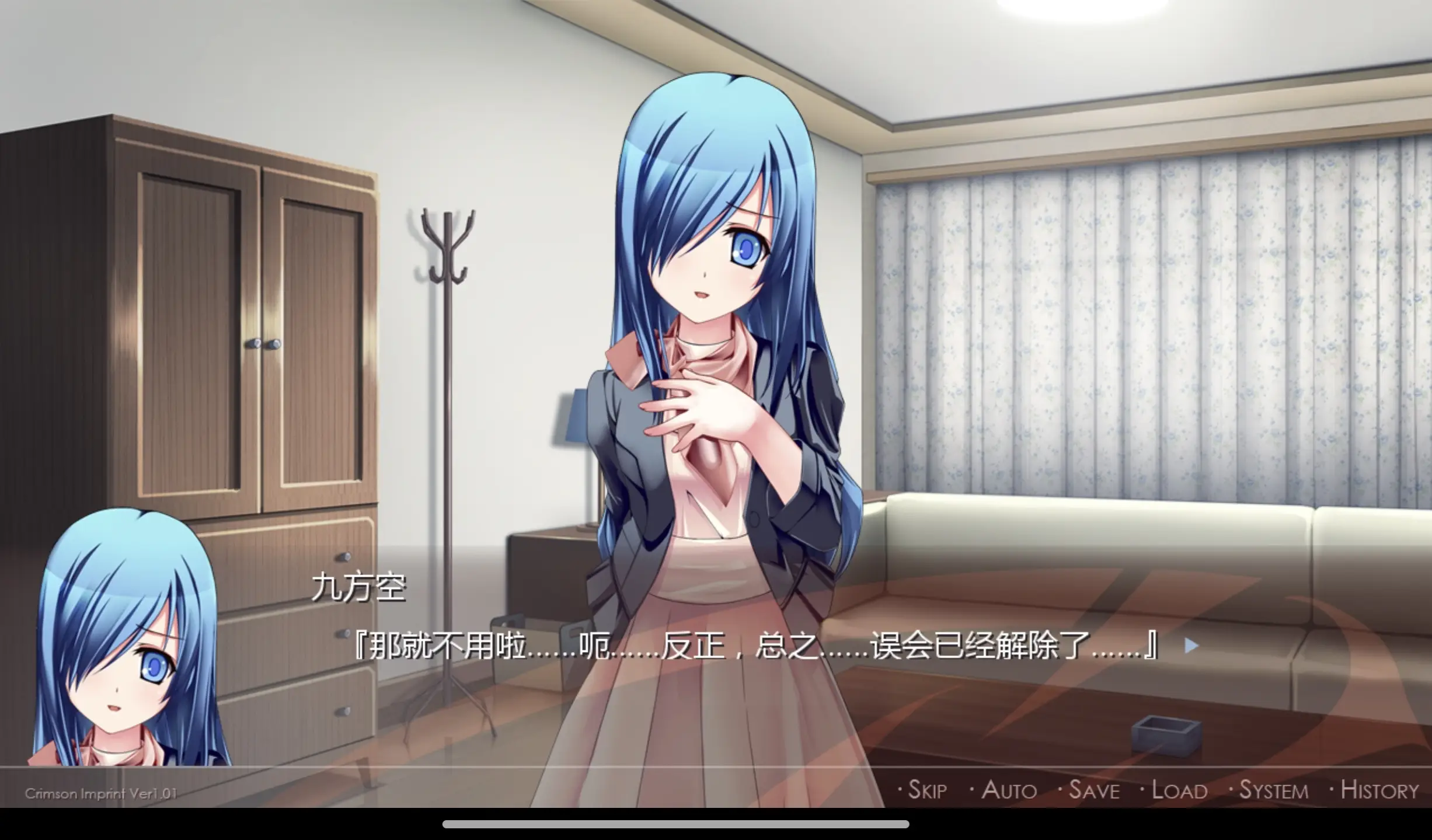Enable Auto mode for automatic text advancement

1006,789
